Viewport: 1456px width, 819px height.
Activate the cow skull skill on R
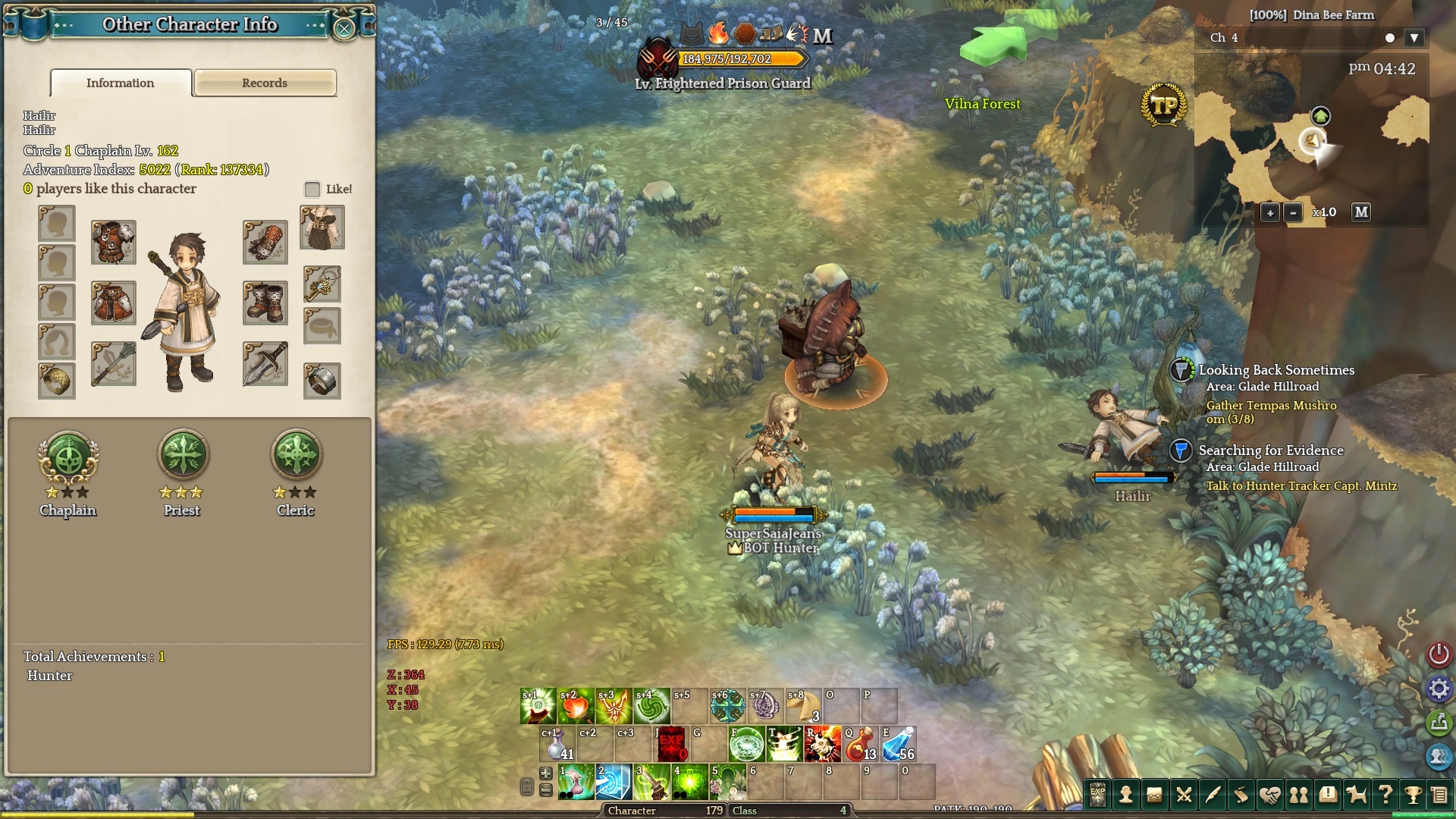click(x=822, y=744)
